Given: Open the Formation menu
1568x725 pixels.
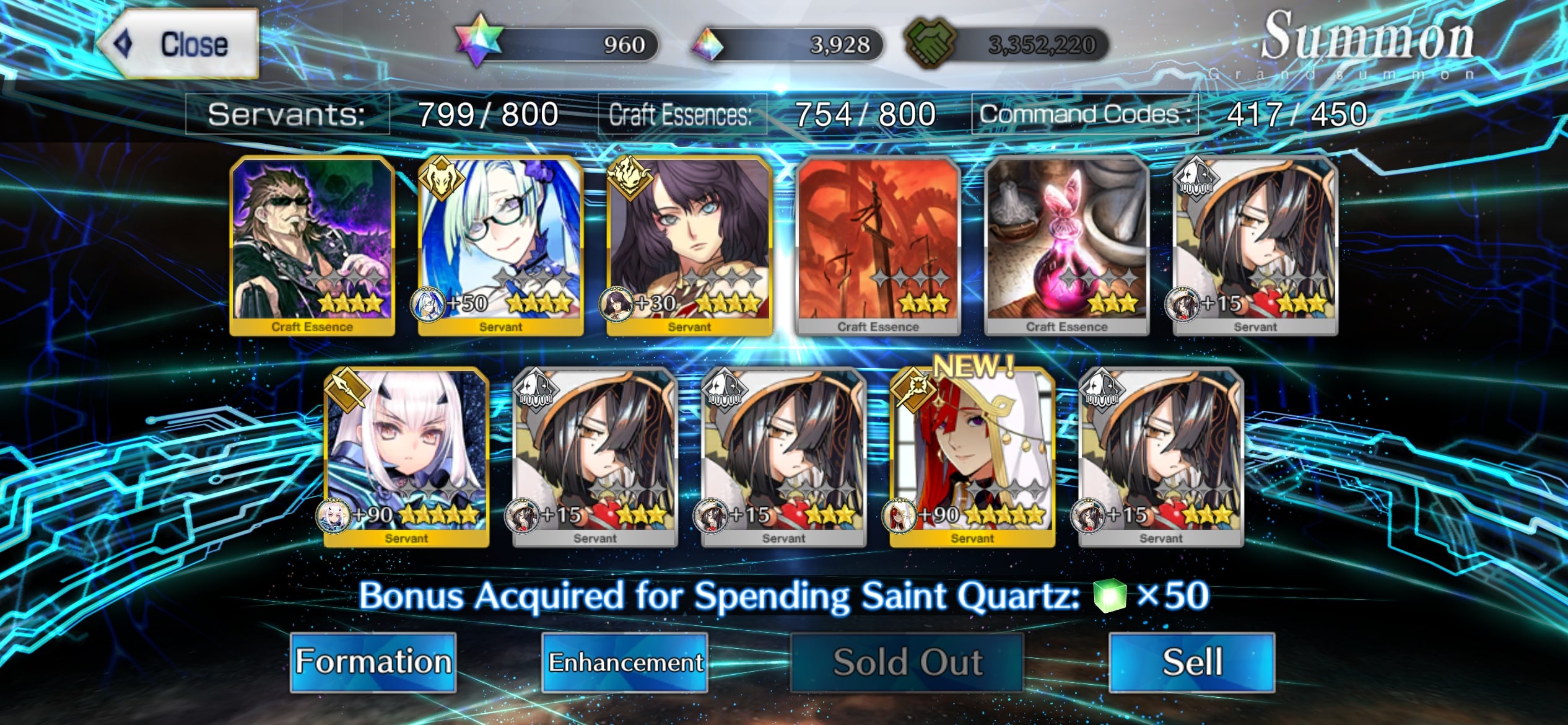Looking at the screenshot, I should click(x=373, y=662).
